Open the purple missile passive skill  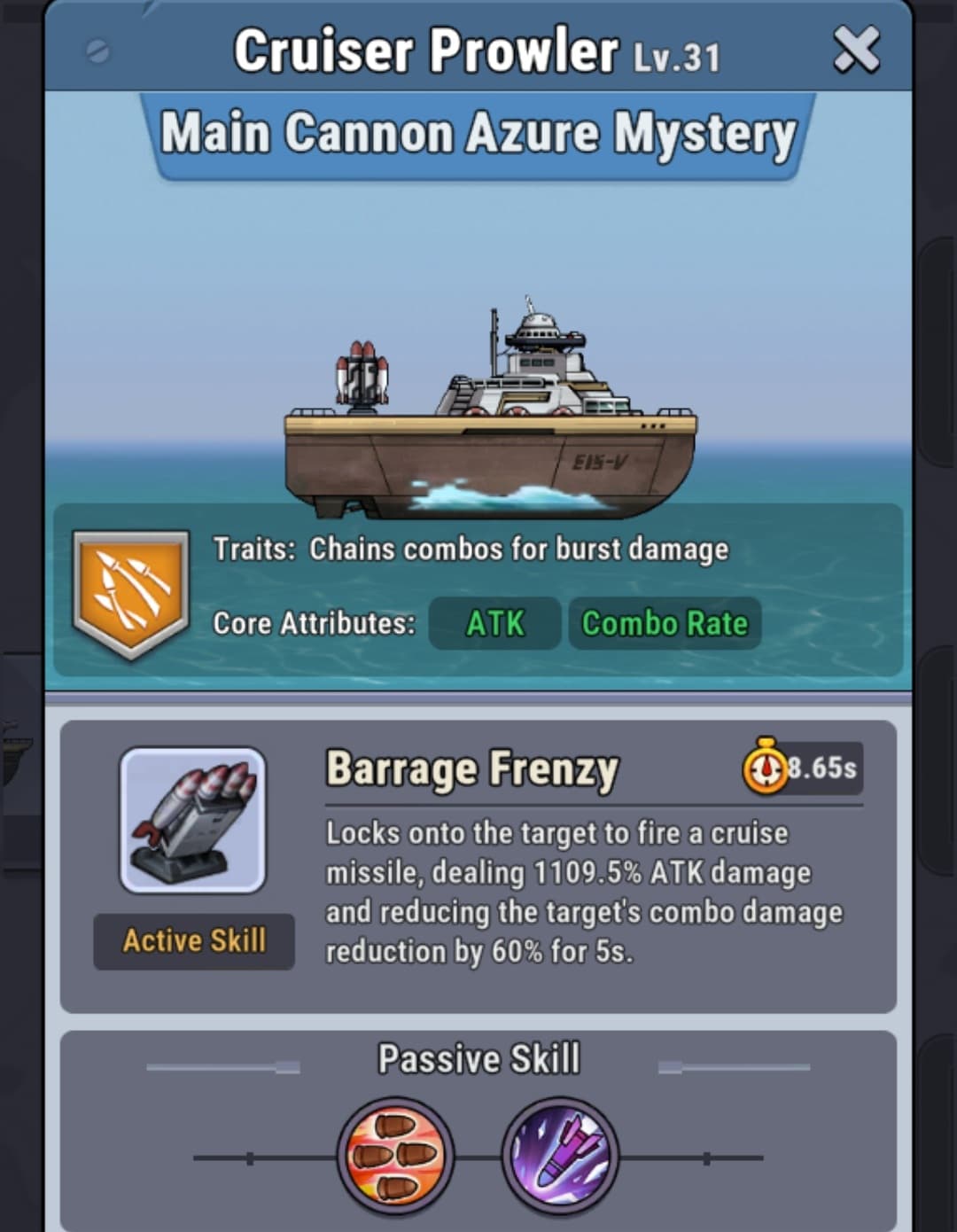tap(560, 1156)
